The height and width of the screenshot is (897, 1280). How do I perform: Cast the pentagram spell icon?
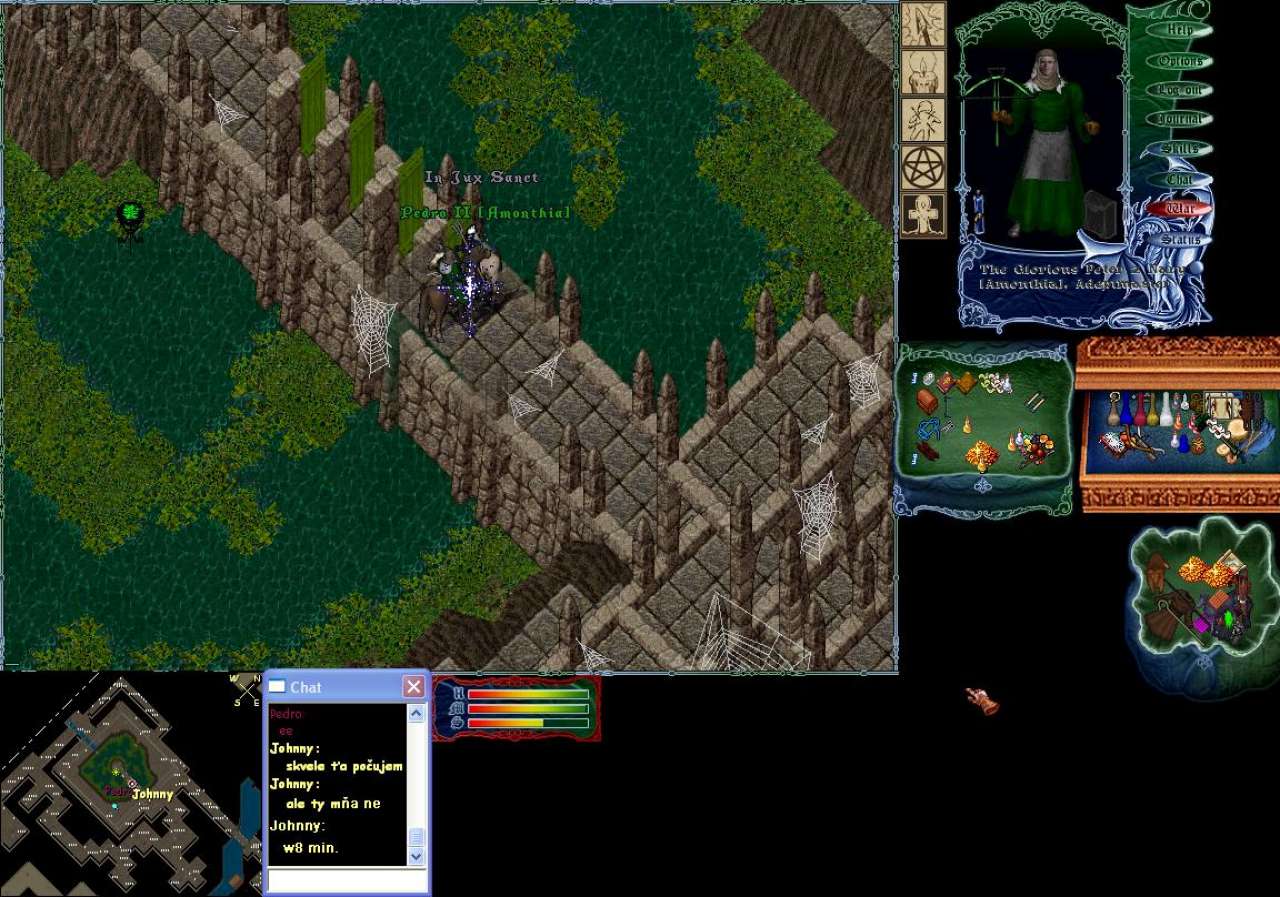coord(923,167)
